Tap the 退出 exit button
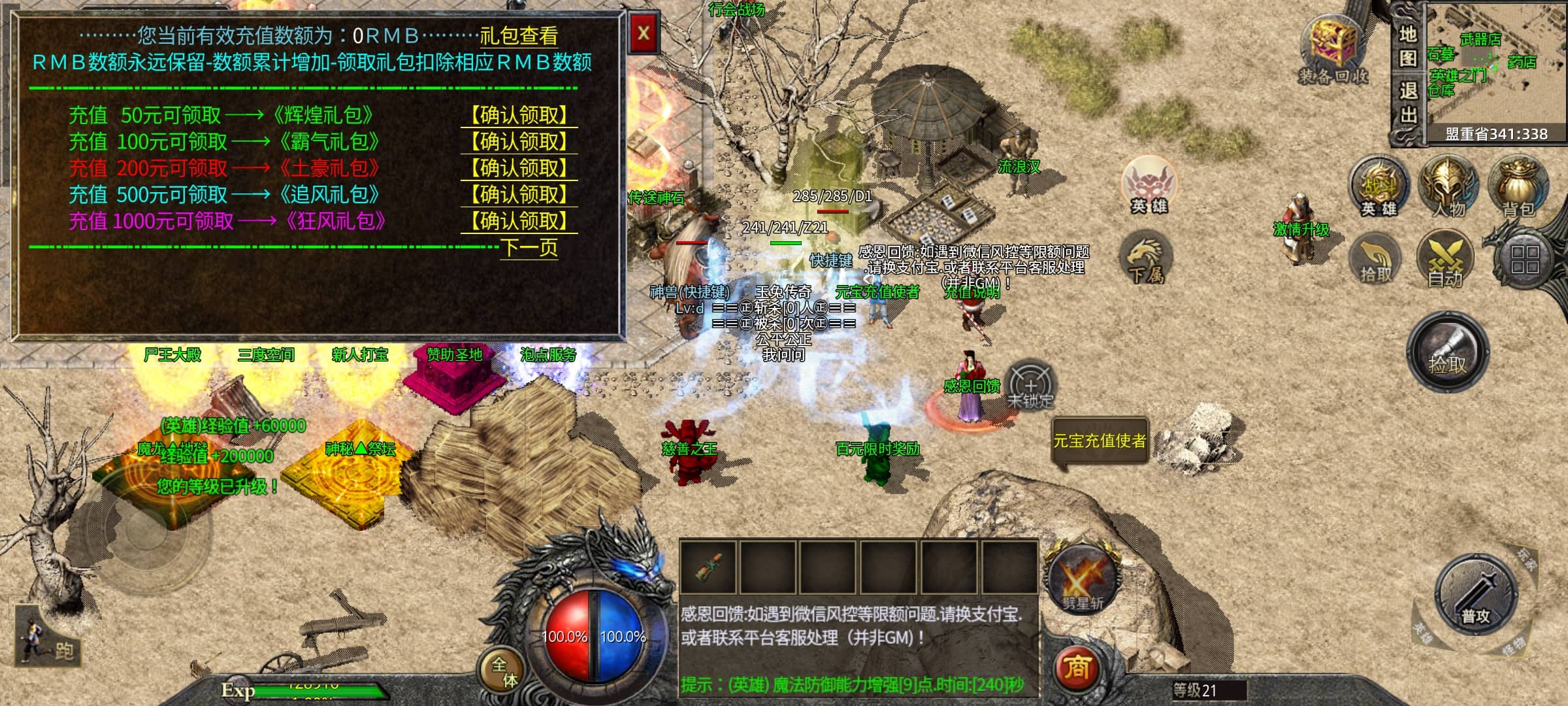1568x706 pixels. (x=1408, y=103)
